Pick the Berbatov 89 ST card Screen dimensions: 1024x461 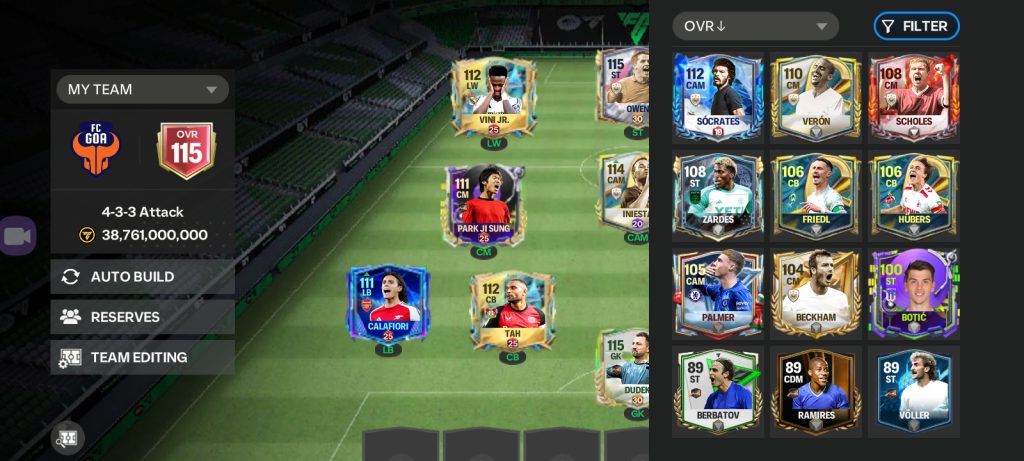coord(718,390)
